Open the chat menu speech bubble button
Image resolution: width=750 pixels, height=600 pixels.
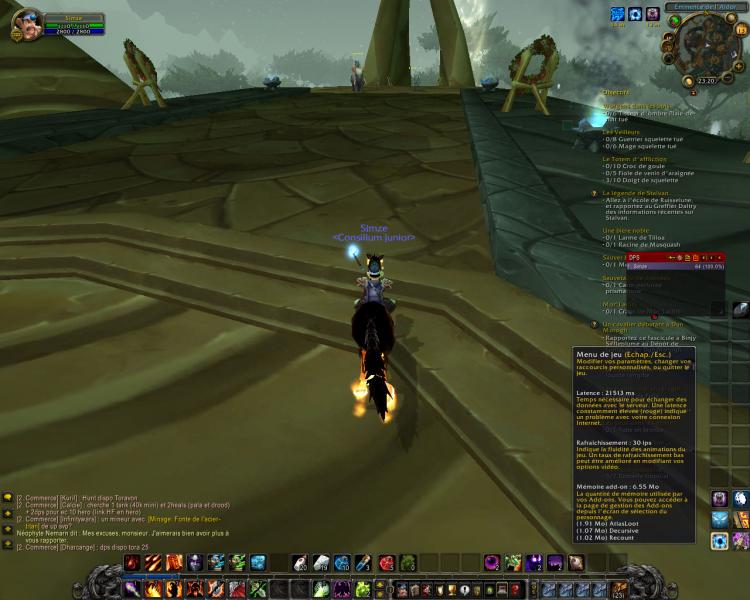(8, 497)
